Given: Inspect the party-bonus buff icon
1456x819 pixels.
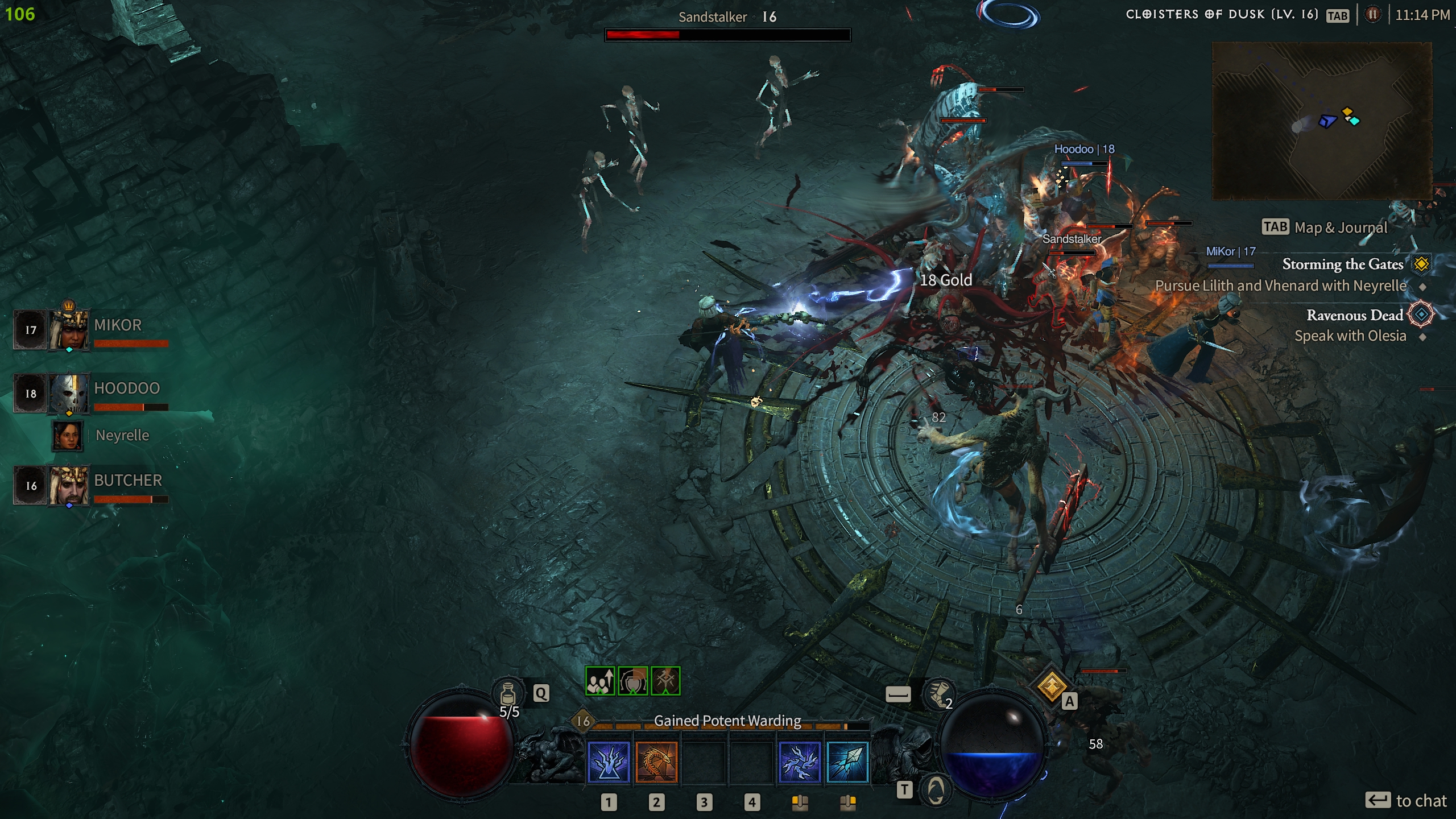Looking at the screenshot, I should pos(600,681).
